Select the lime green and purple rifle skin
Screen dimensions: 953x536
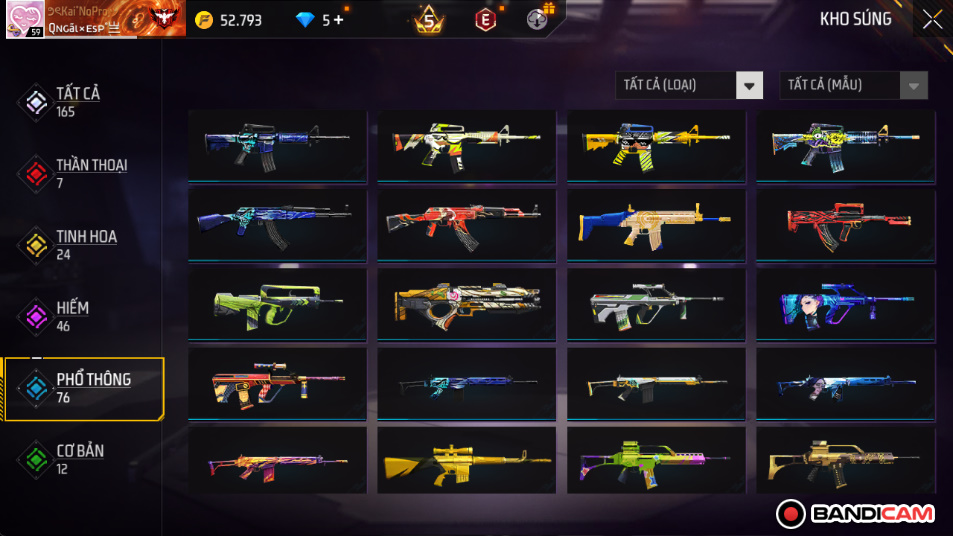pyautogui.click(x=656, y=462)
